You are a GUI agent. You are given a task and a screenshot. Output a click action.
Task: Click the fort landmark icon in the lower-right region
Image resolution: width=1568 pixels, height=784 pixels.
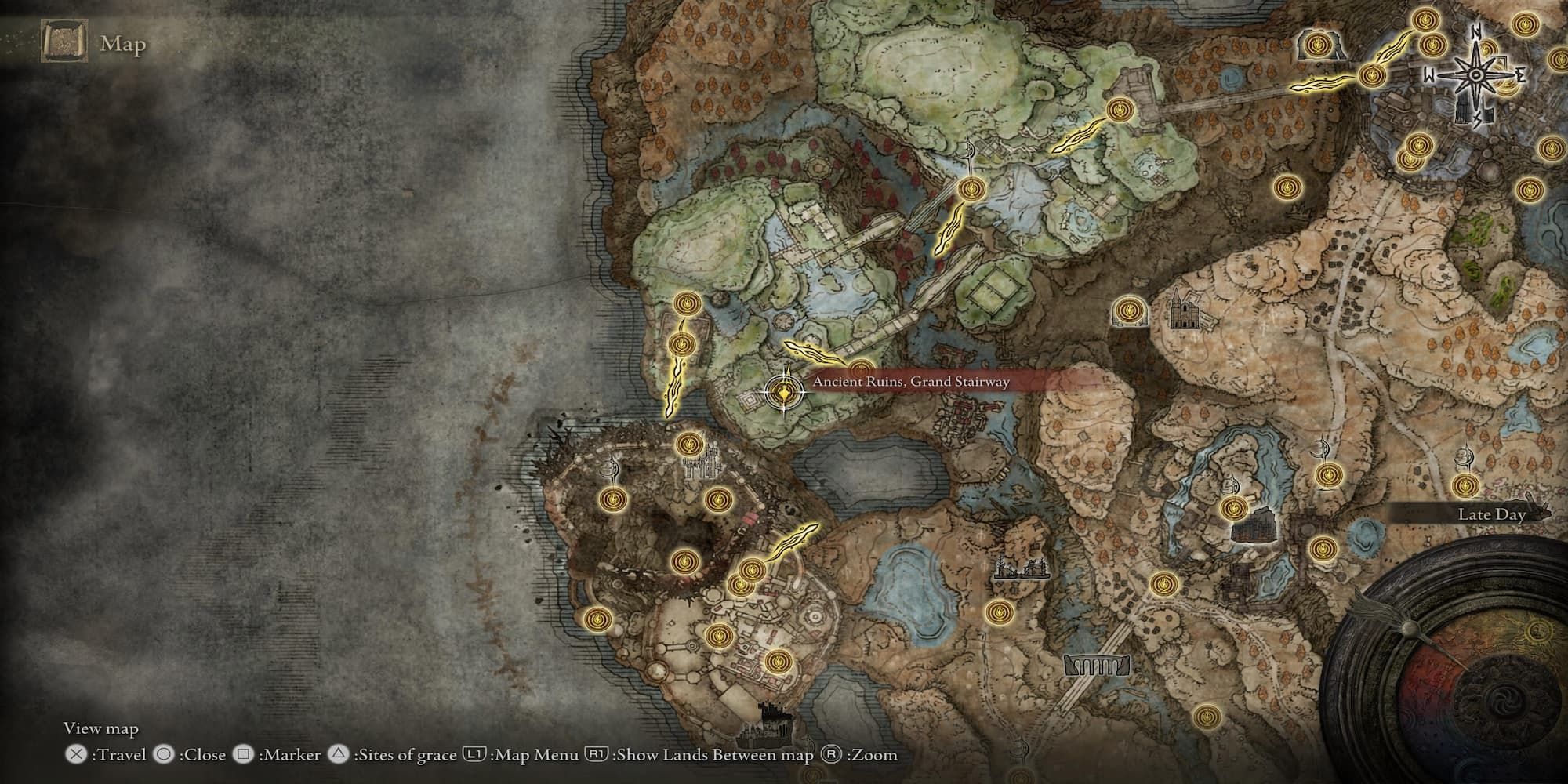pyautogui.click(x=1254, y=525)
